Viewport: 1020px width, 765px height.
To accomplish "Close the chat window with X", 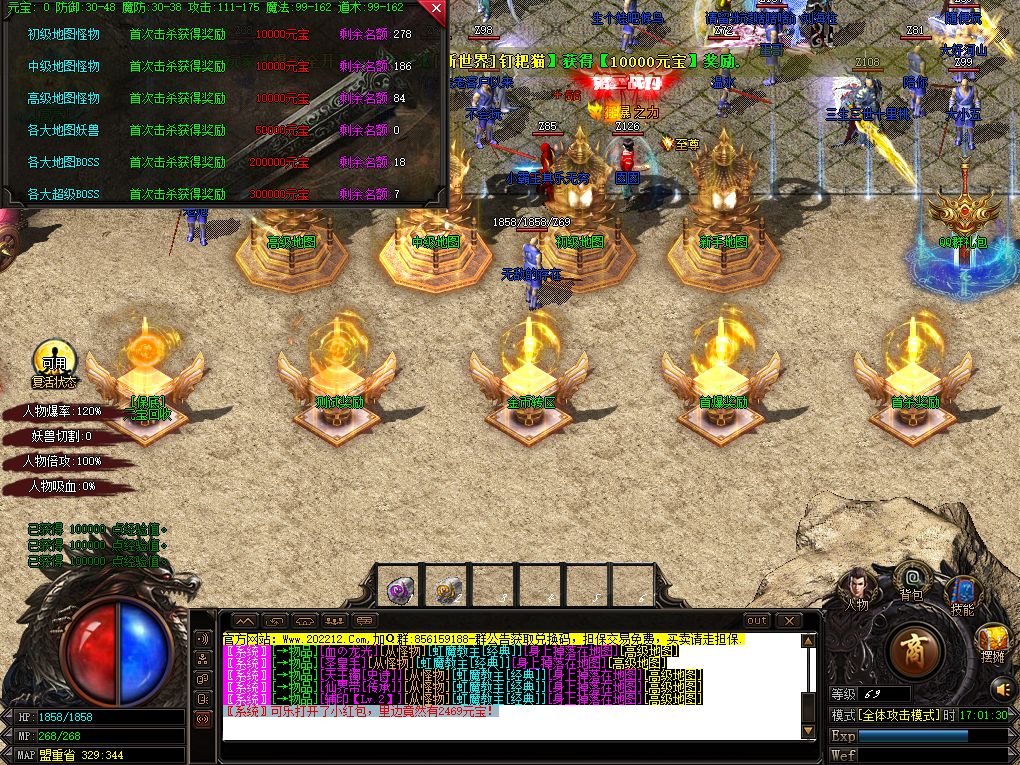I will pos(788,621).
